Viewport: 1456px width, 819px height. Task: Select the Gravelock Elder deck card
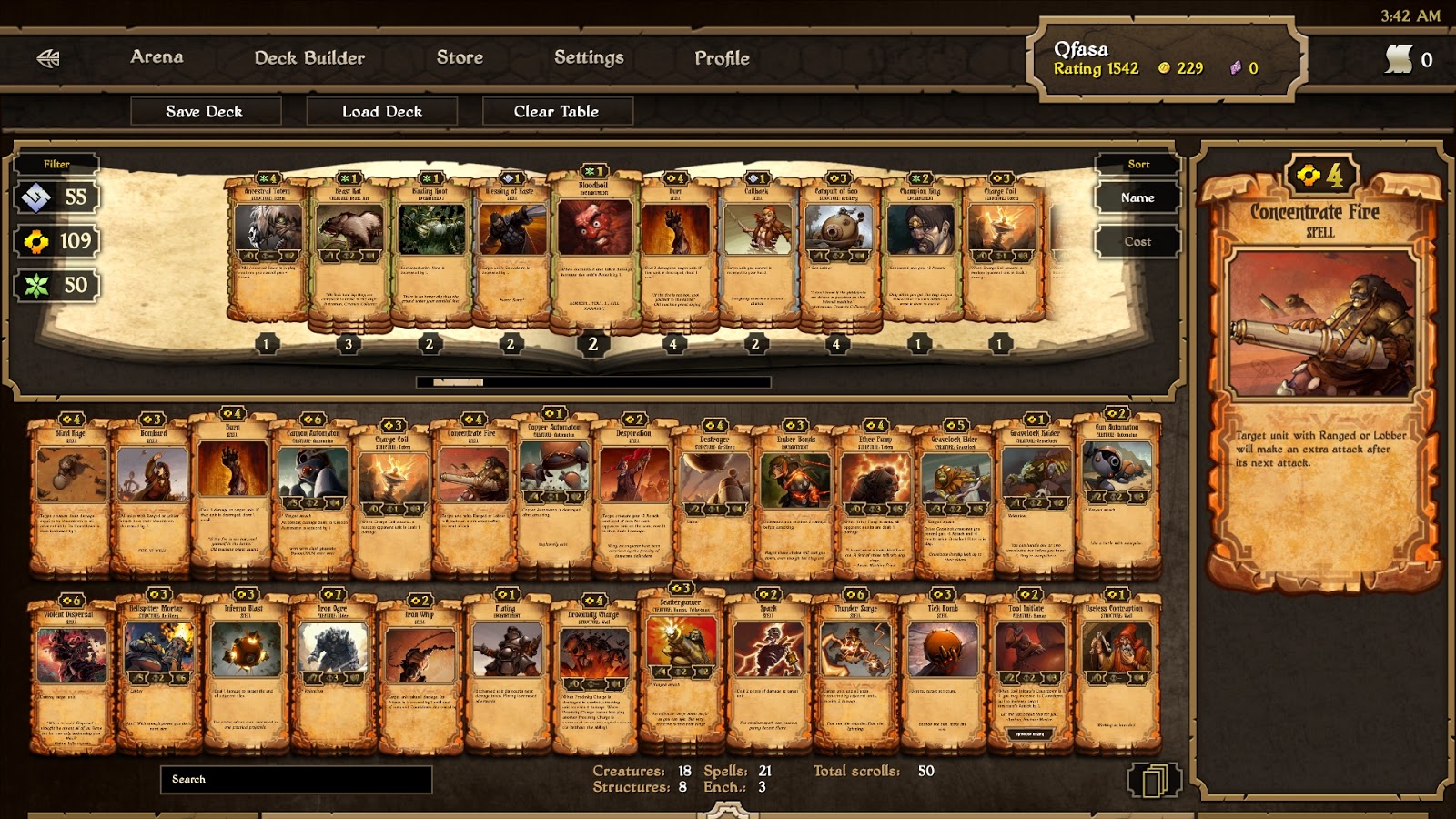[954, 496]
